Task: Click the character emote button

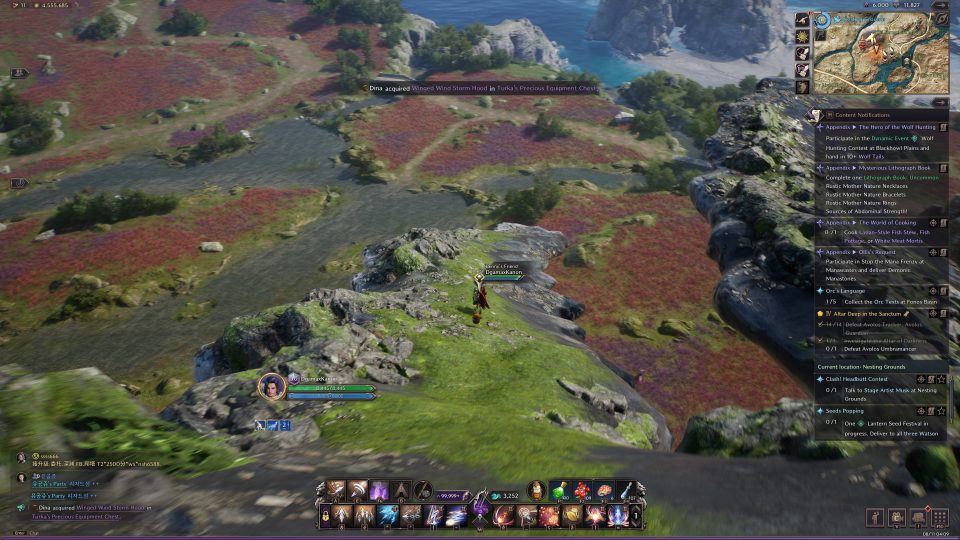Action: coord(874,517)
